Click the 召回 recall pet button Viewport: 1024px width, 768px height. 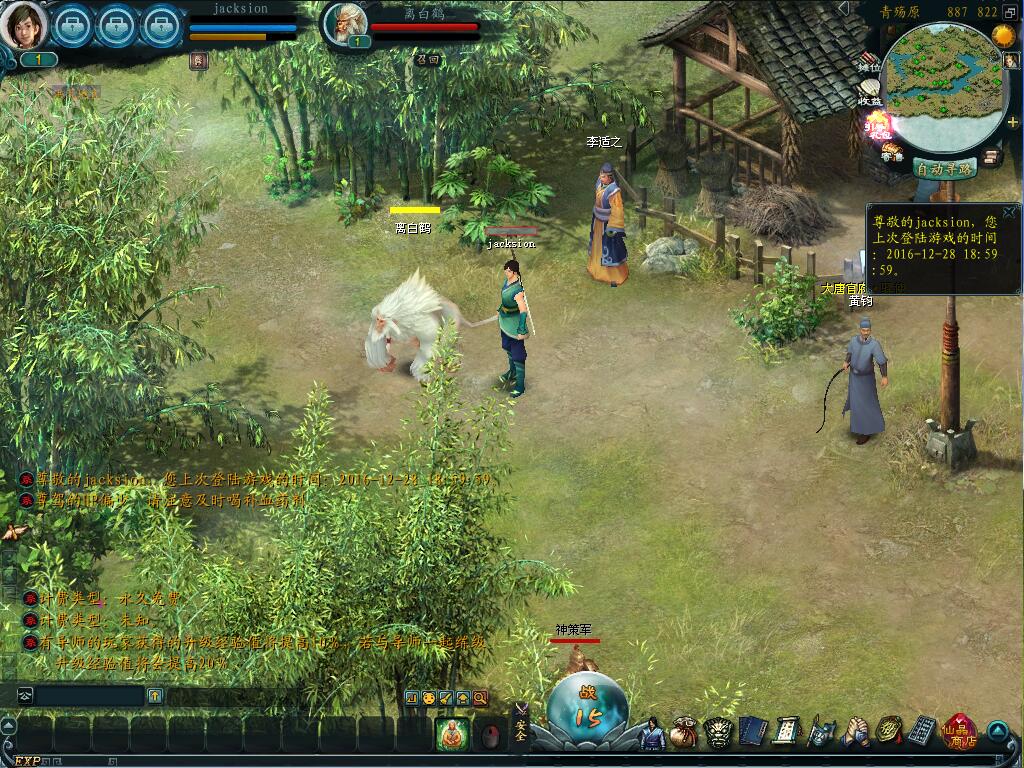[x=428, y=59]
